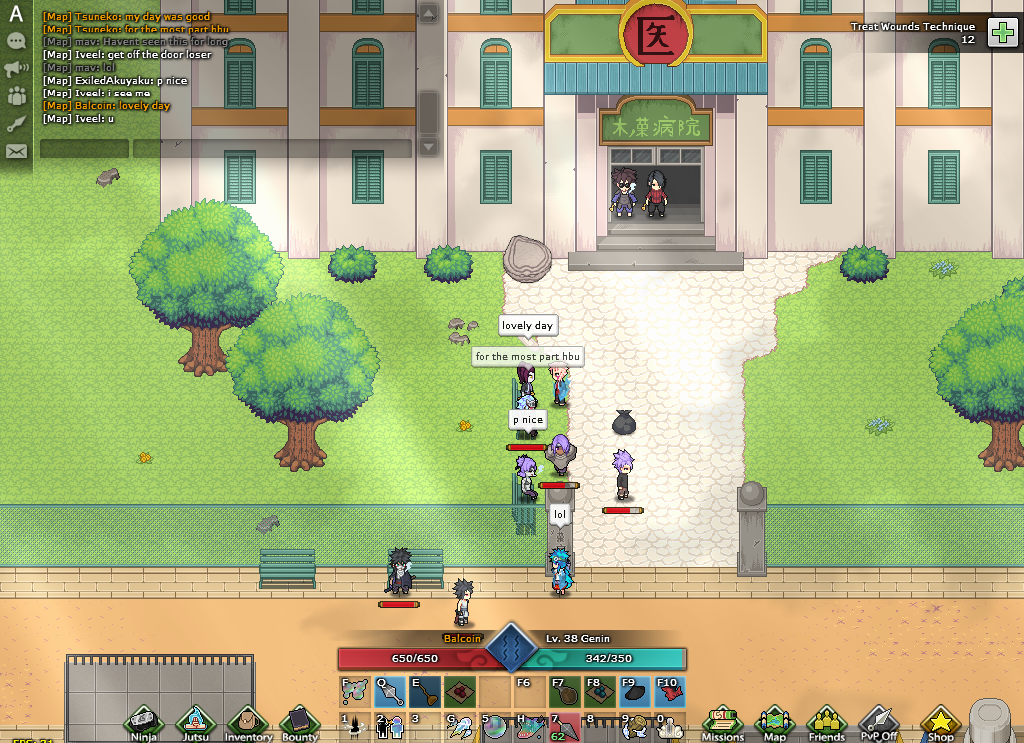The height and width of the screenshot is (743, 1024).
Task: Open the Bounty book
Action: 299,722
